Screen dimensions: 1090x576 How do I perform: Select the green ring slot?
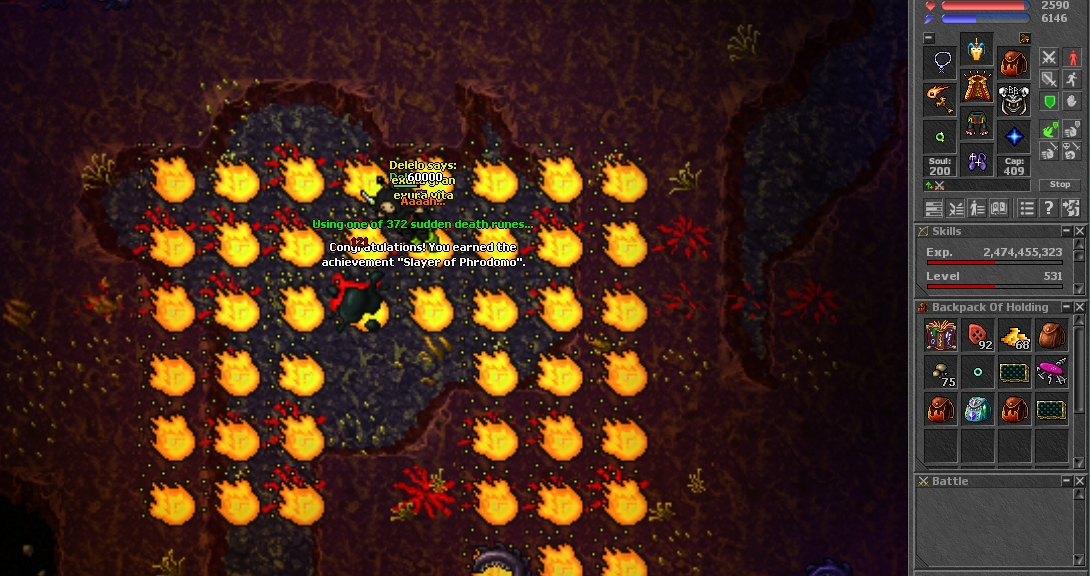[940, 136]
